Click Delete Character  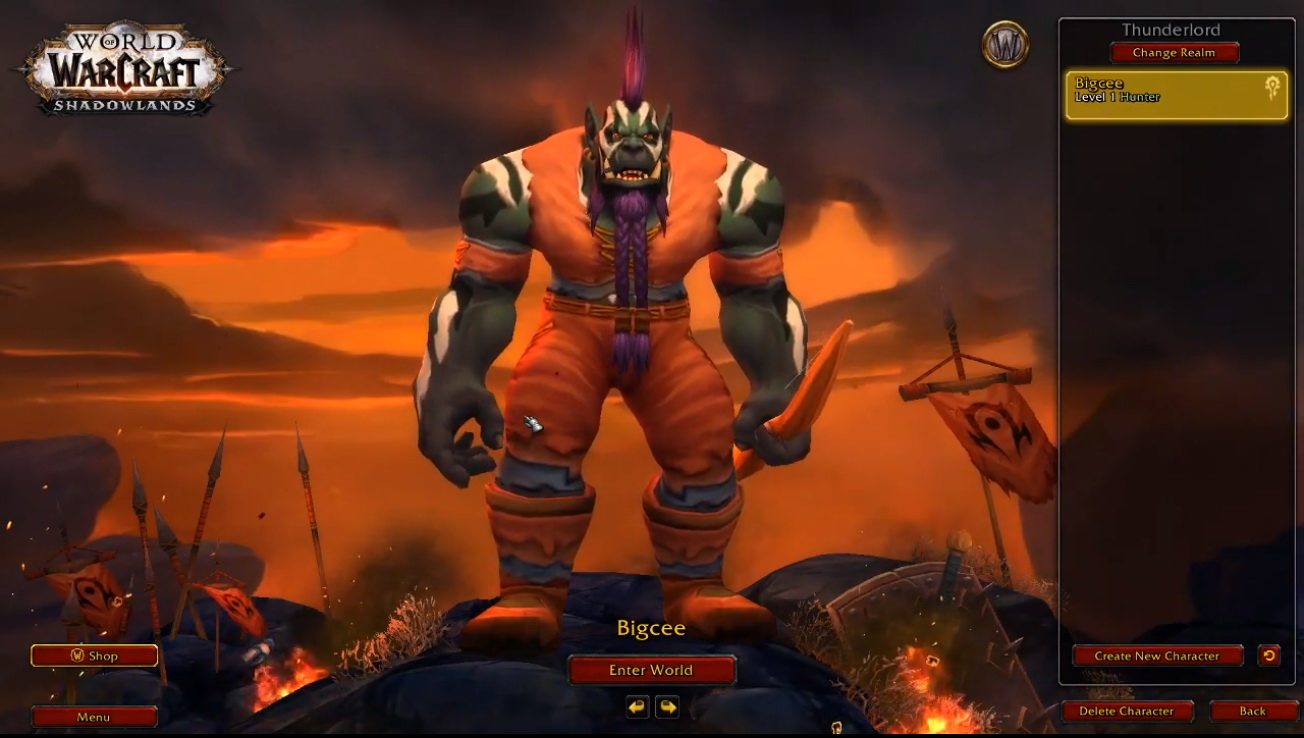click(x=1128, y=711)
